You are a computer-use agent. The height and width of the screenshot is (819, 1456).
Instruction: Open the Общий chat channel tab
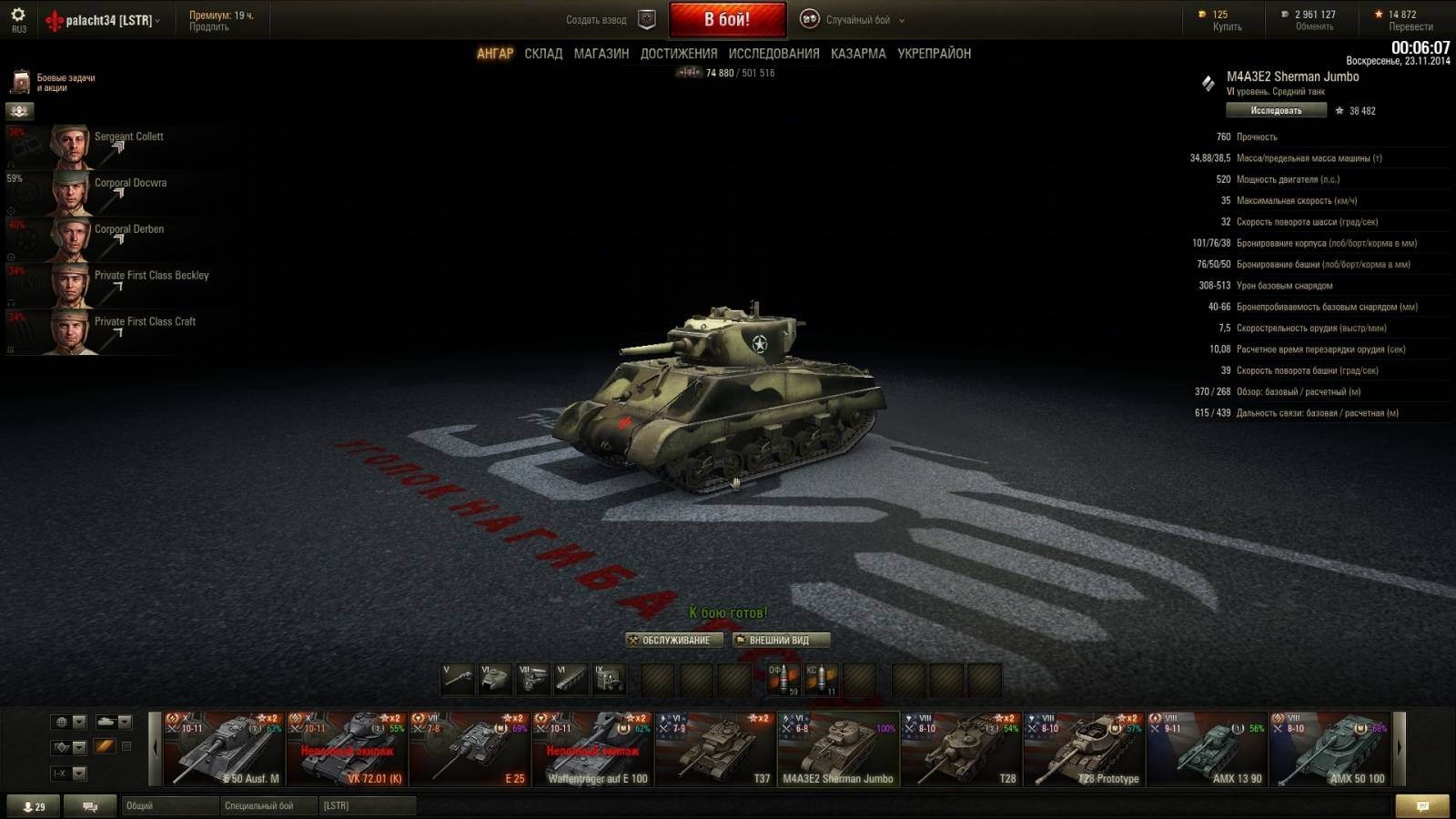(x=169, y=805)
